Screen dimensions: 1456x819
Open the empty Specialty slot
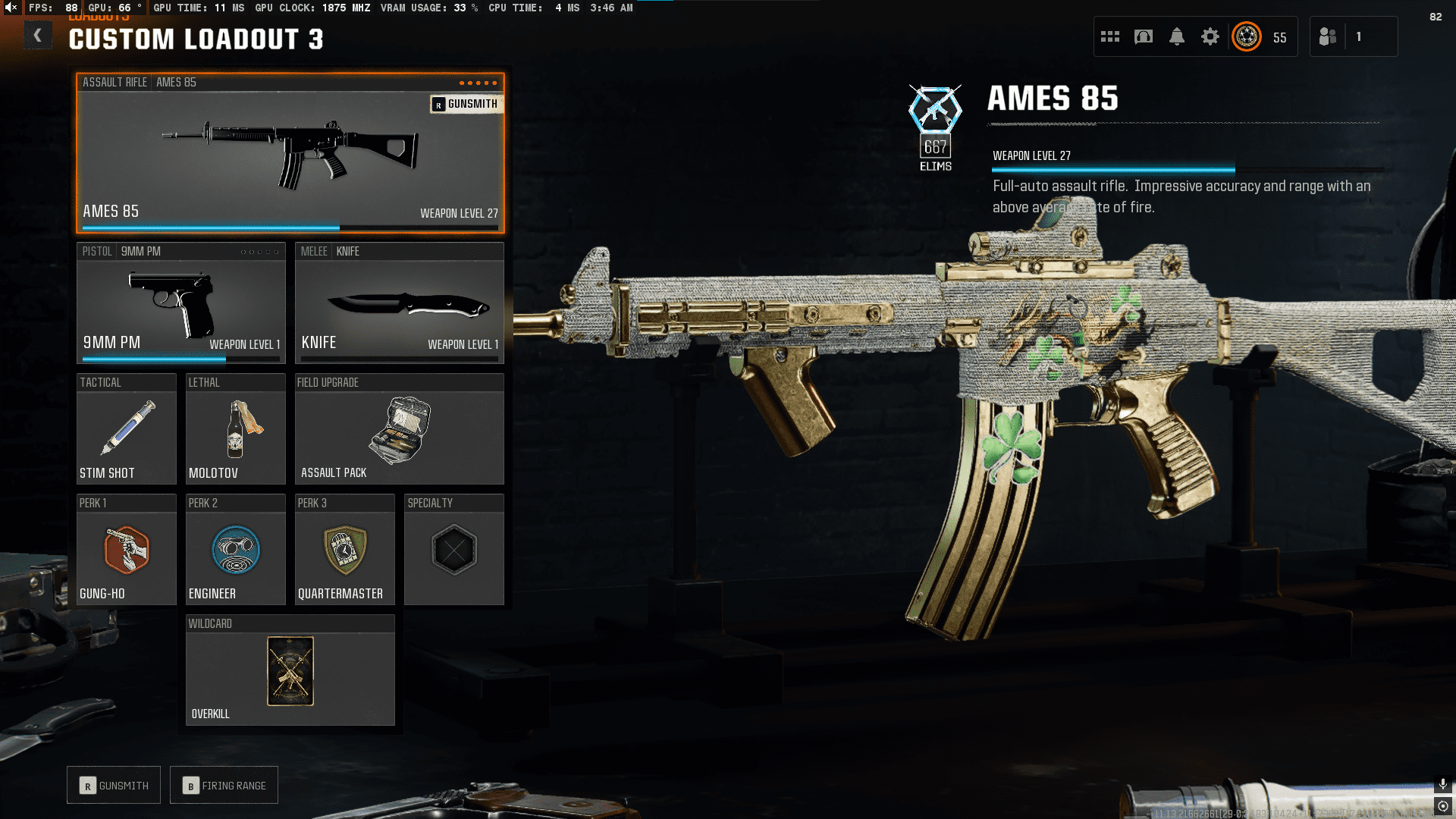coord(453,550)
